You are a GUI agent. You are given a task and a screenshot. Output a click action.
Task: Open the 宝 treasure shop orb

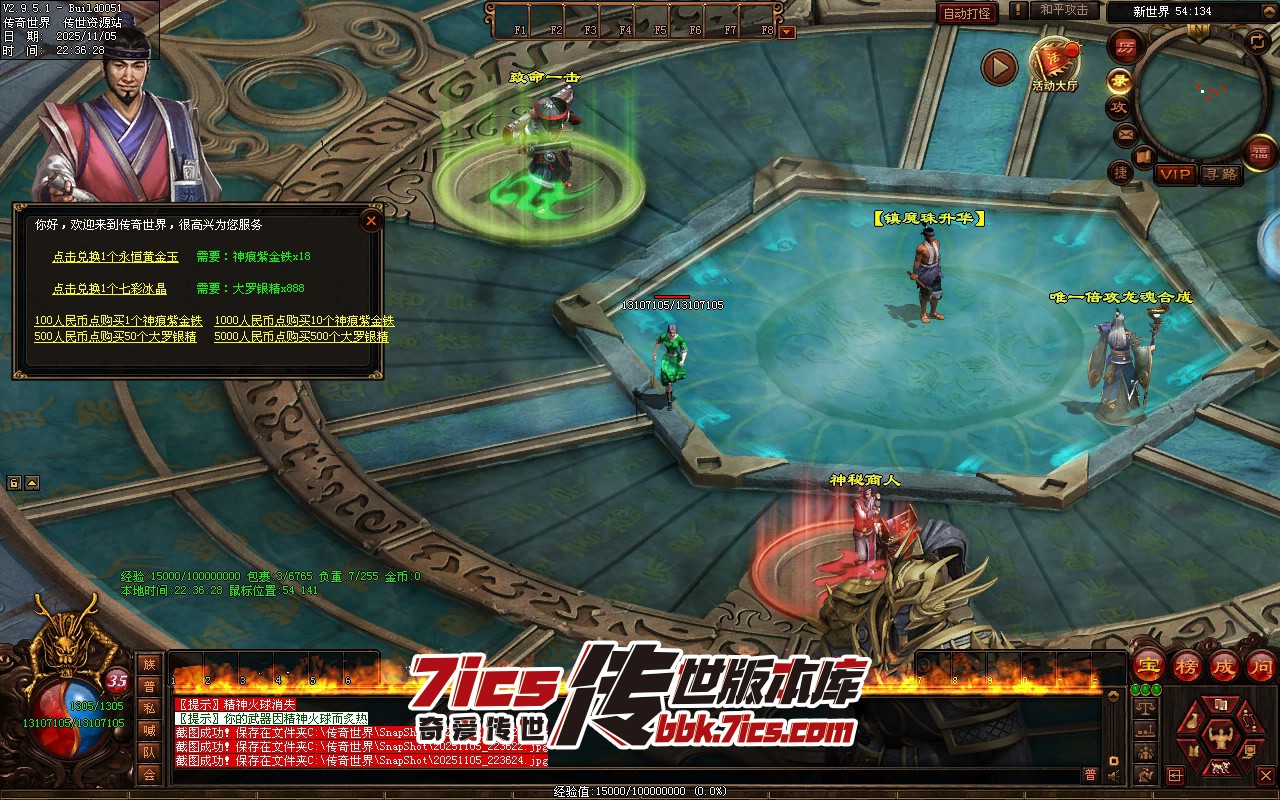pyautogui.click(x=1148, y=666)
